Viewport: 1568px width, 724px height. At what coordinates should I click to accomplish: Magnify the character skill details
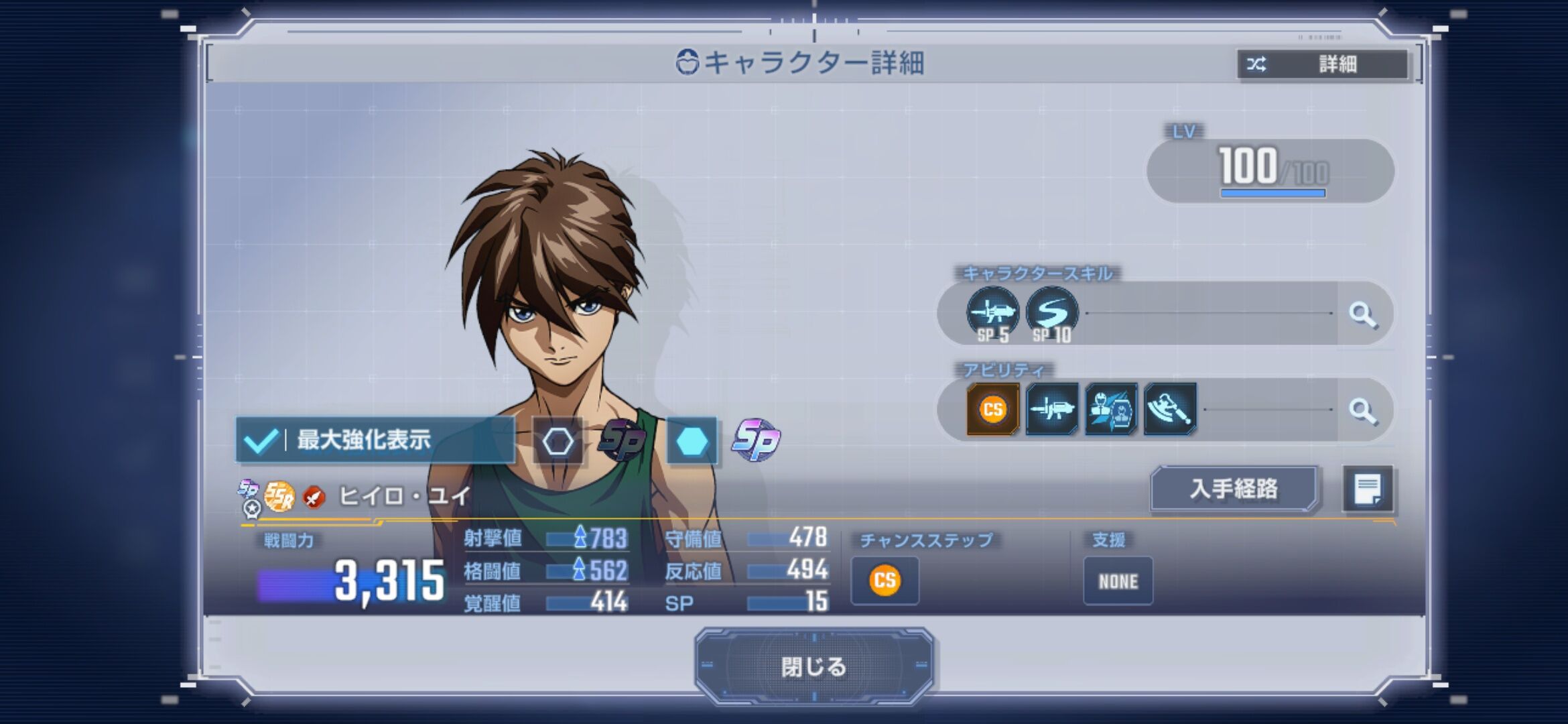point(1362,314)
